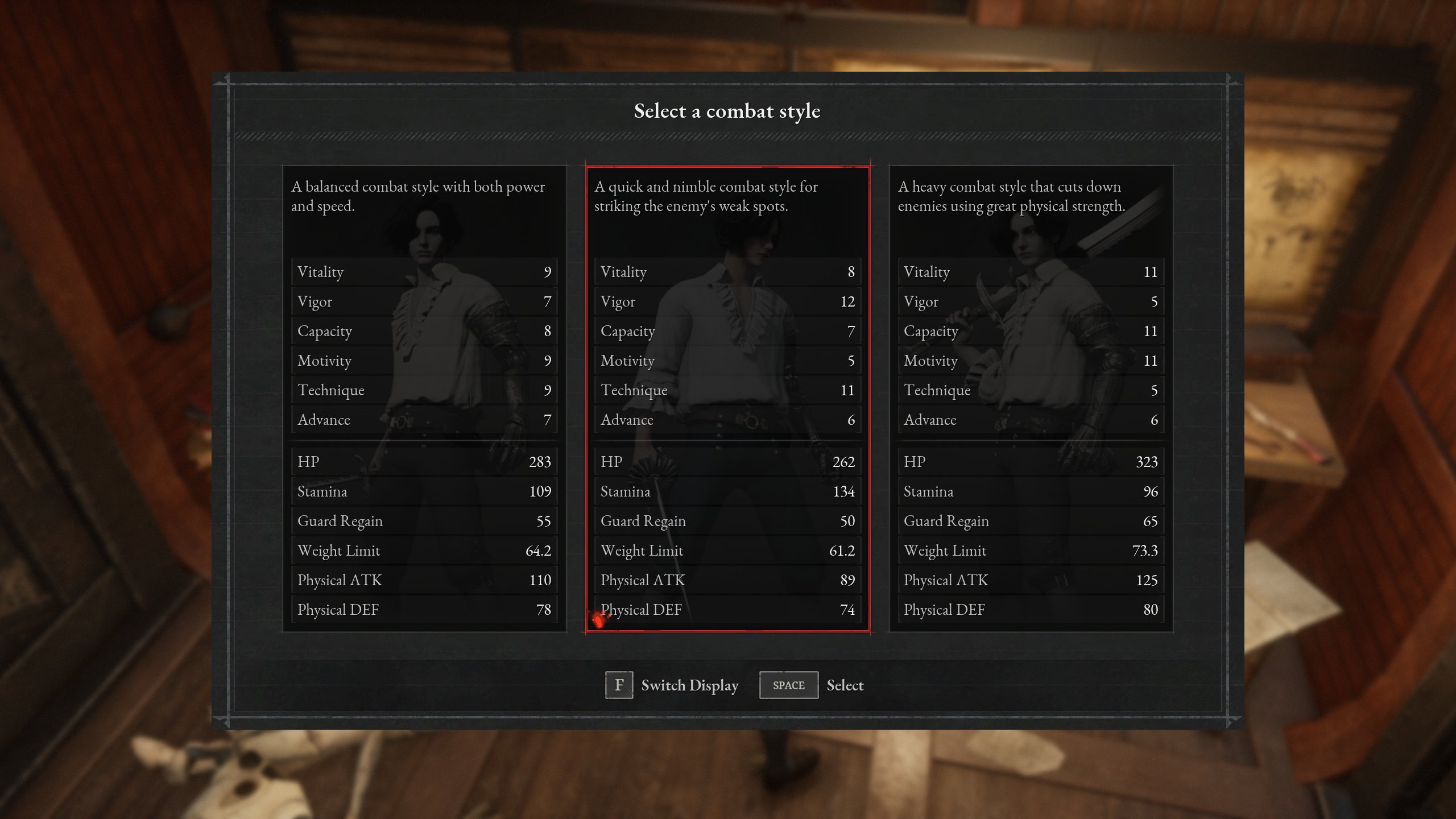1456x819 pixels.
Task: Click the Vitality stat in the middle panel
Action: 728,272
